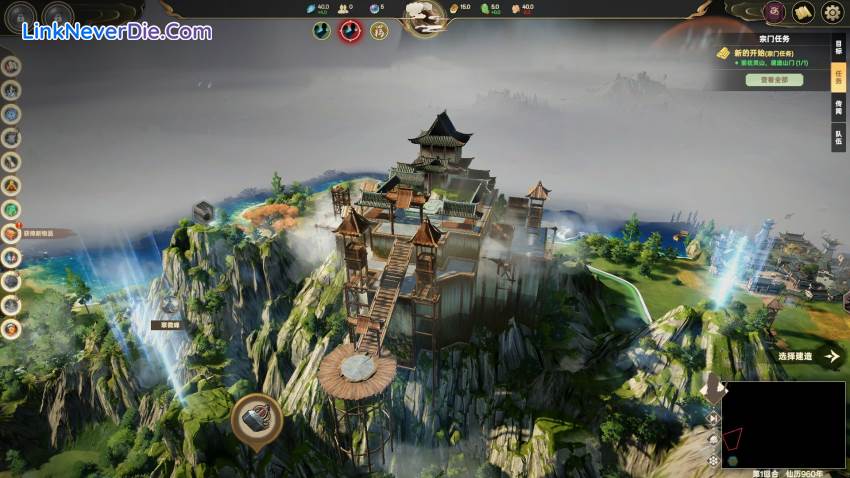Open the 队伍 team tab
The width and height of the screenshot is (850, 478).
pos(838,137)
